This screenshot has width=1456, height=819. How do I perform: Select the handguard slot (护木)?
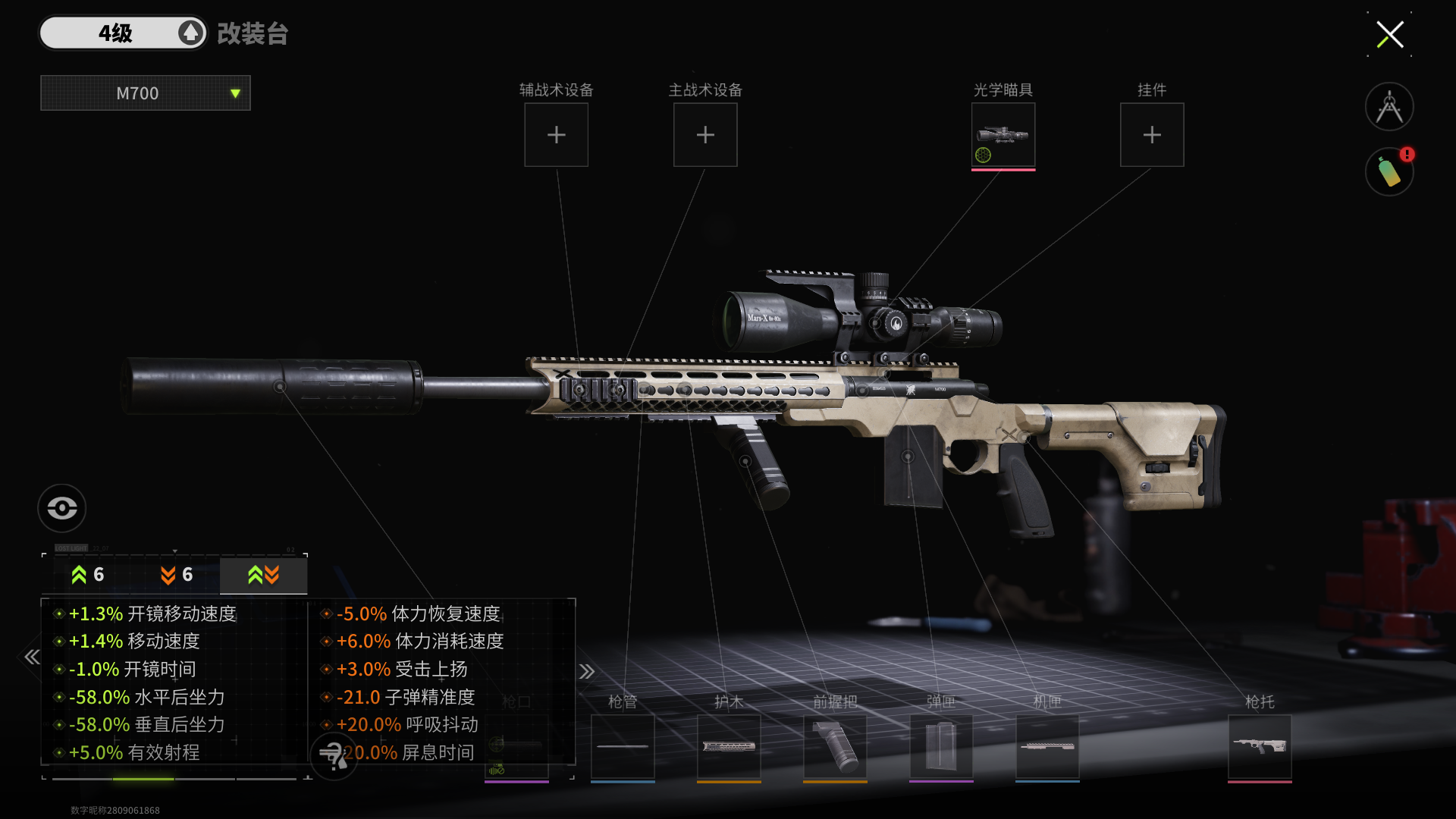point(729,746)
